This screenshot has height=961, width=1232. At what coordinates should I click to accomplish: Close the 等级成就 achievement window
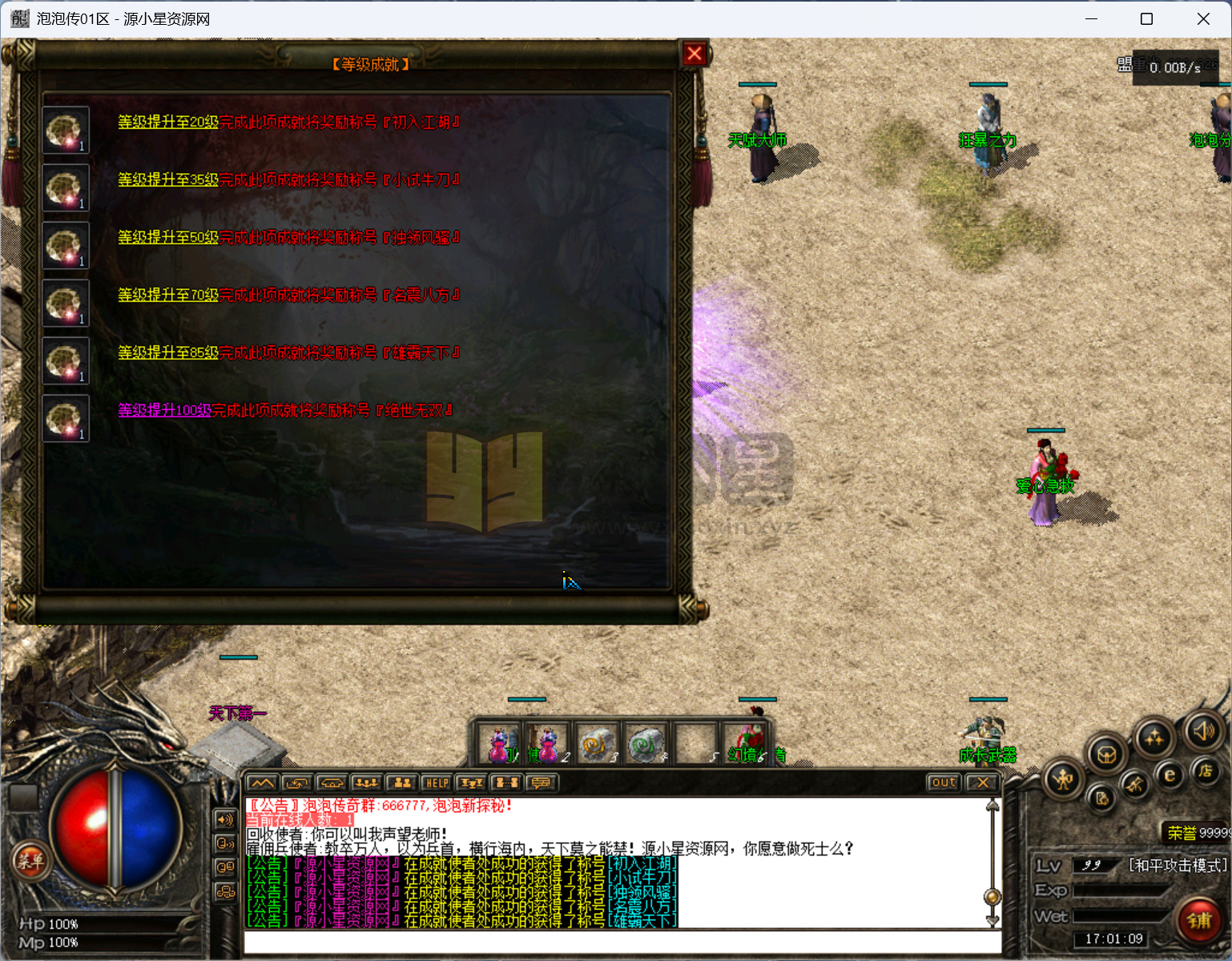coord(694,54)
